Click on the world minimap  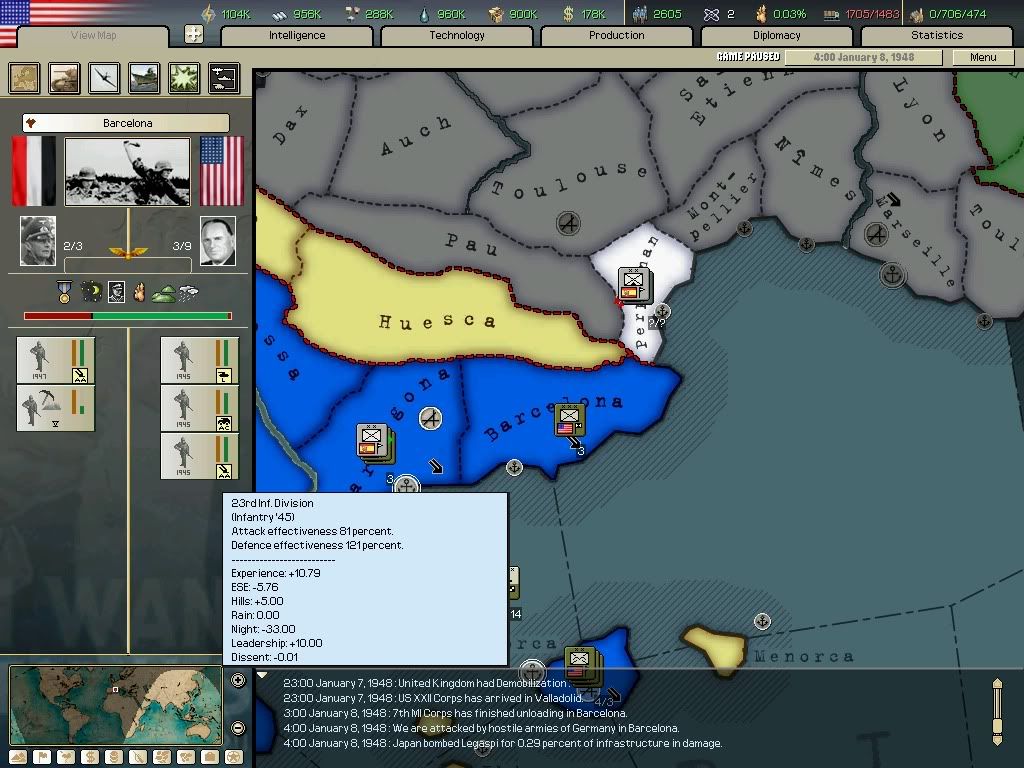pos(115,704)
